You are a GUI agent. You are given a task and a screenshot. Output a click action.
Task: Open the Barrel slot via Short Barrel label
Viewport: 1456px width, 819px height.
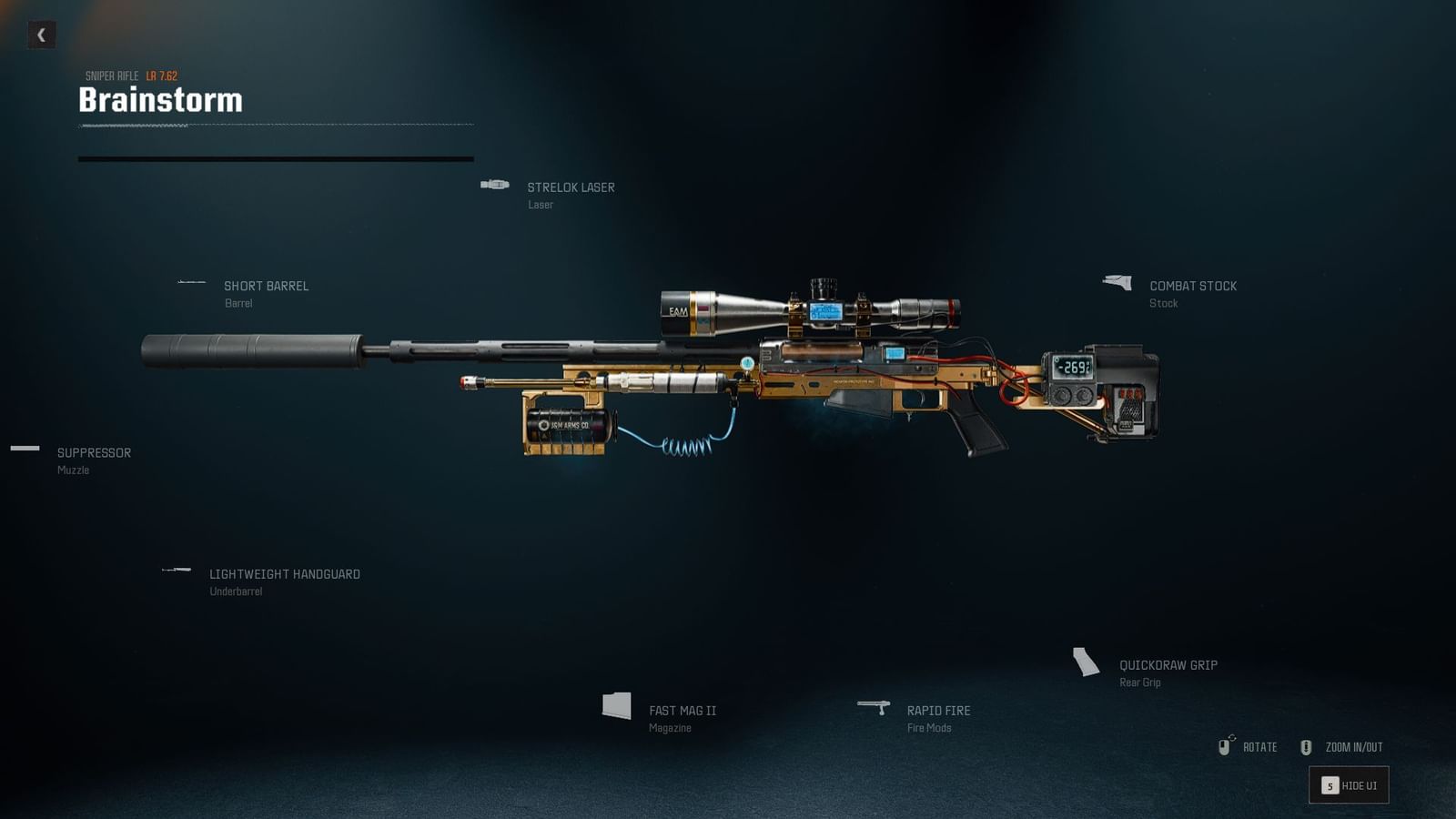click(x=268, y=286)
